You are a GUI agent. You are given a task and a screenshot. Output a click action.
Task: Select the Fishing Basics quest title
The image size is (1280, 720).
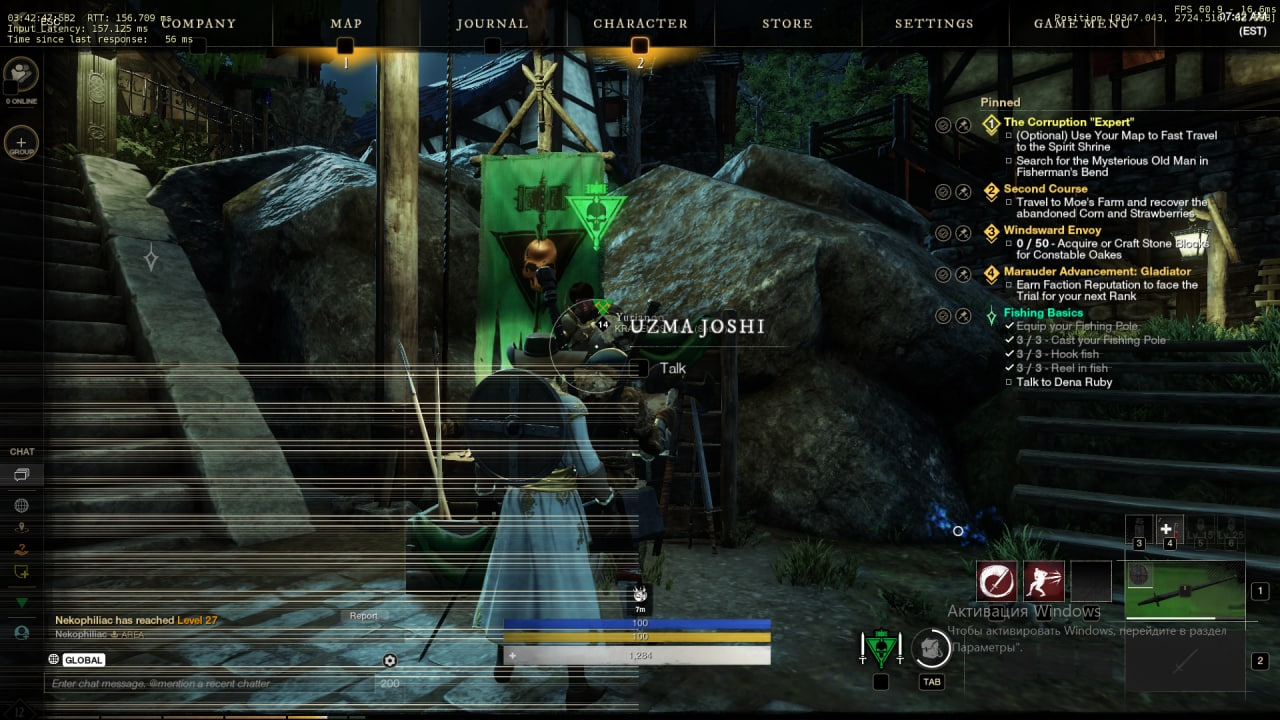[1043, 313]
